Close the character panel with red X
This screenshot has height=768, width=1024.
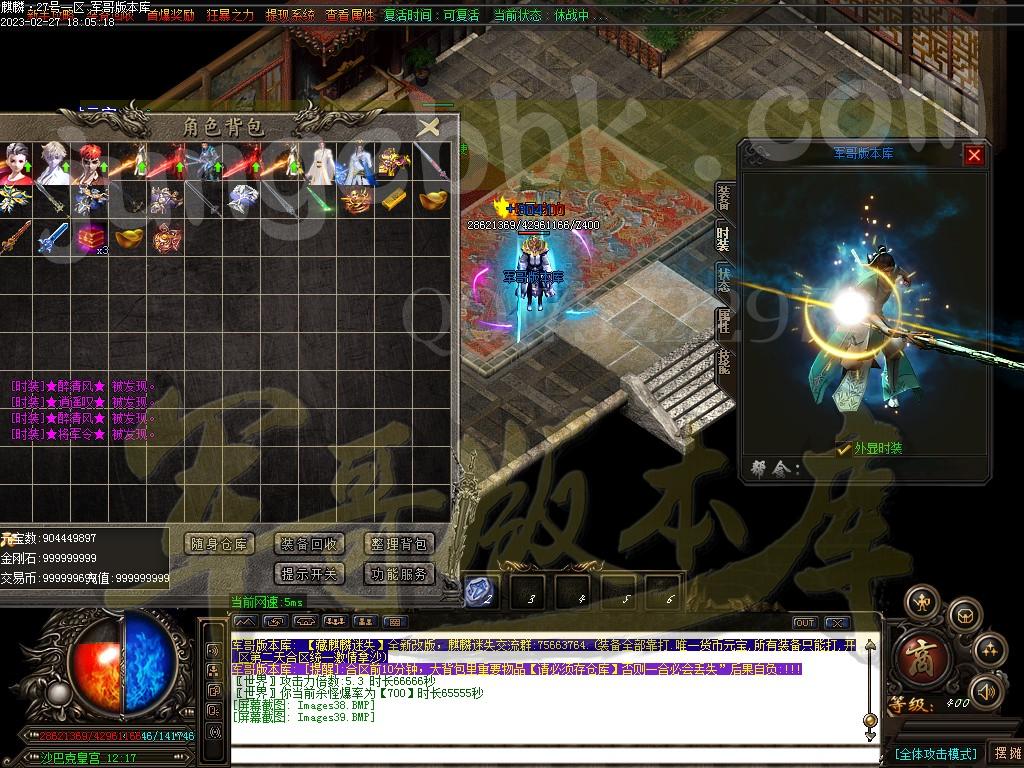974,154
